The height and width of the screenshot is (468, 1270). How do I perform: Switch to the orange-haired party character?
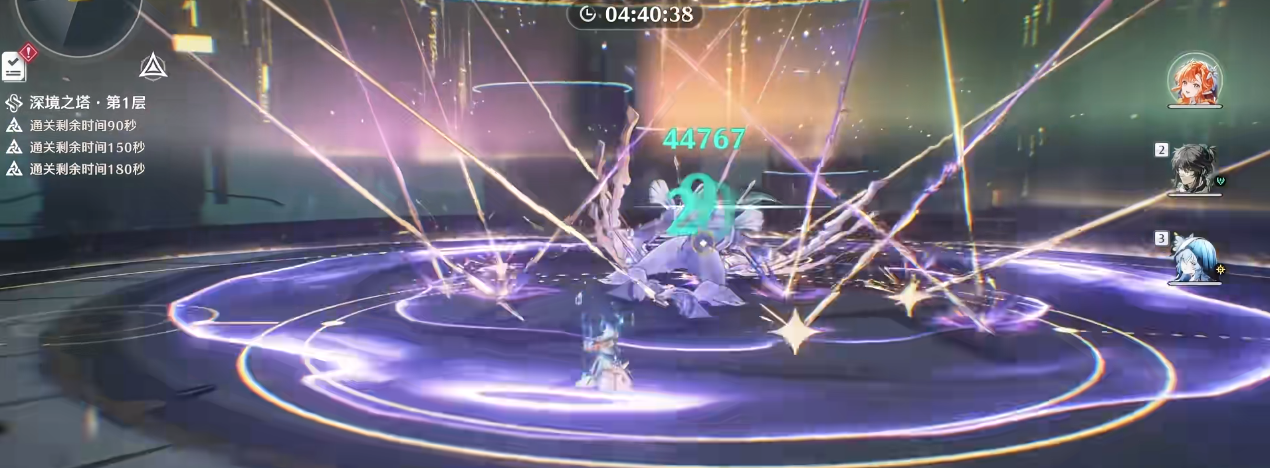(x=1194, y=80)
